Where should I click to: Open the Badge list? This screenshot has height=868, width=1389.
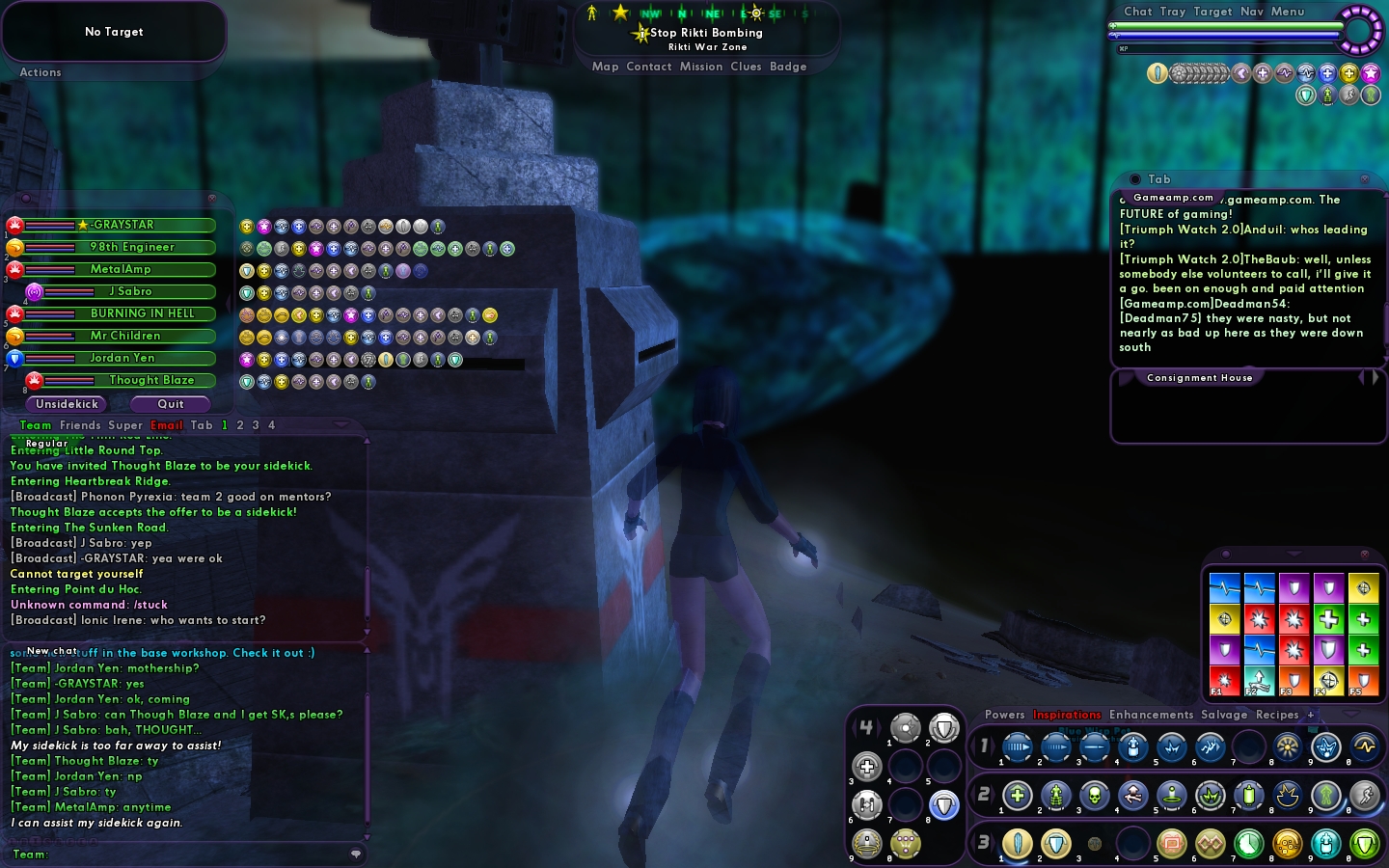788,67
